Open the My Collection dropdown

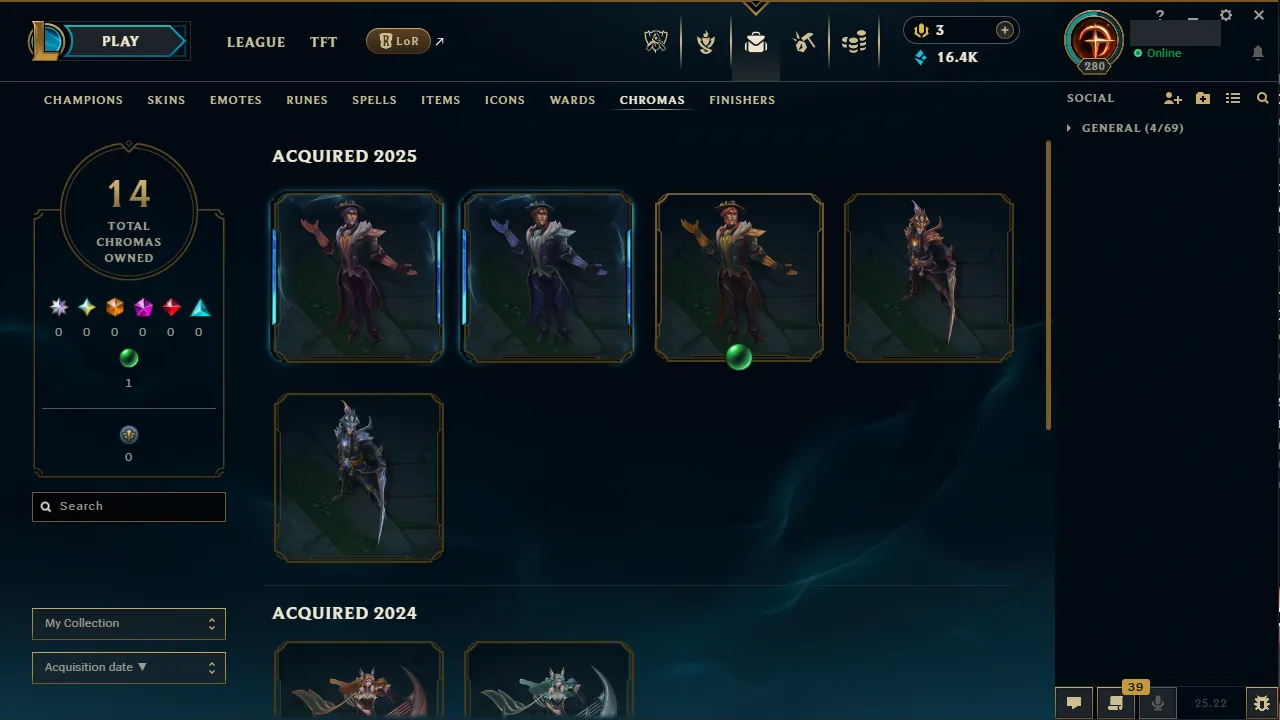(128, 623)
